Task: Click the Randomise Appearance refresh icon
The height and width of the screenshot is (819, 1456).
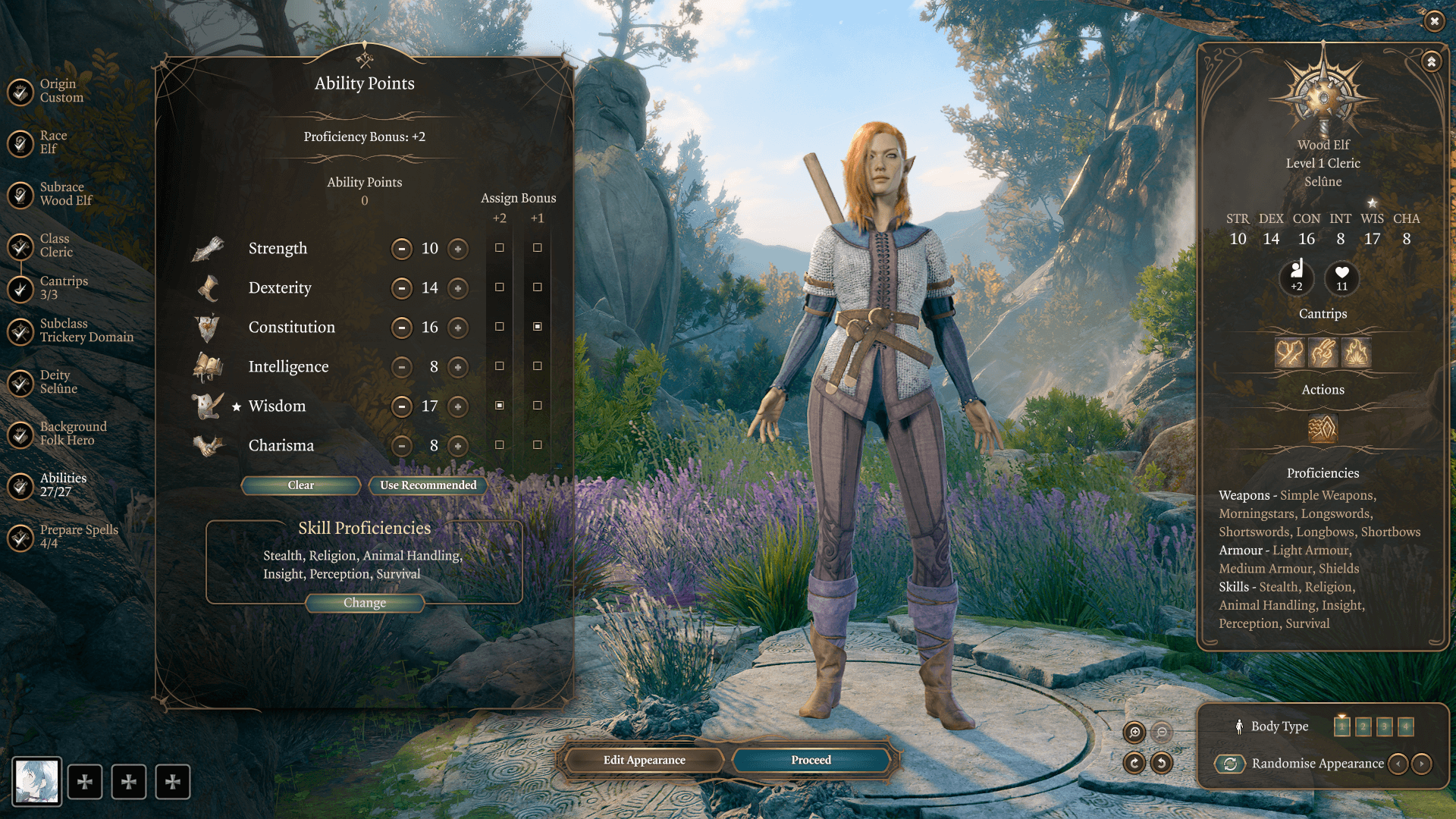Action: (x=1230, y=764)
